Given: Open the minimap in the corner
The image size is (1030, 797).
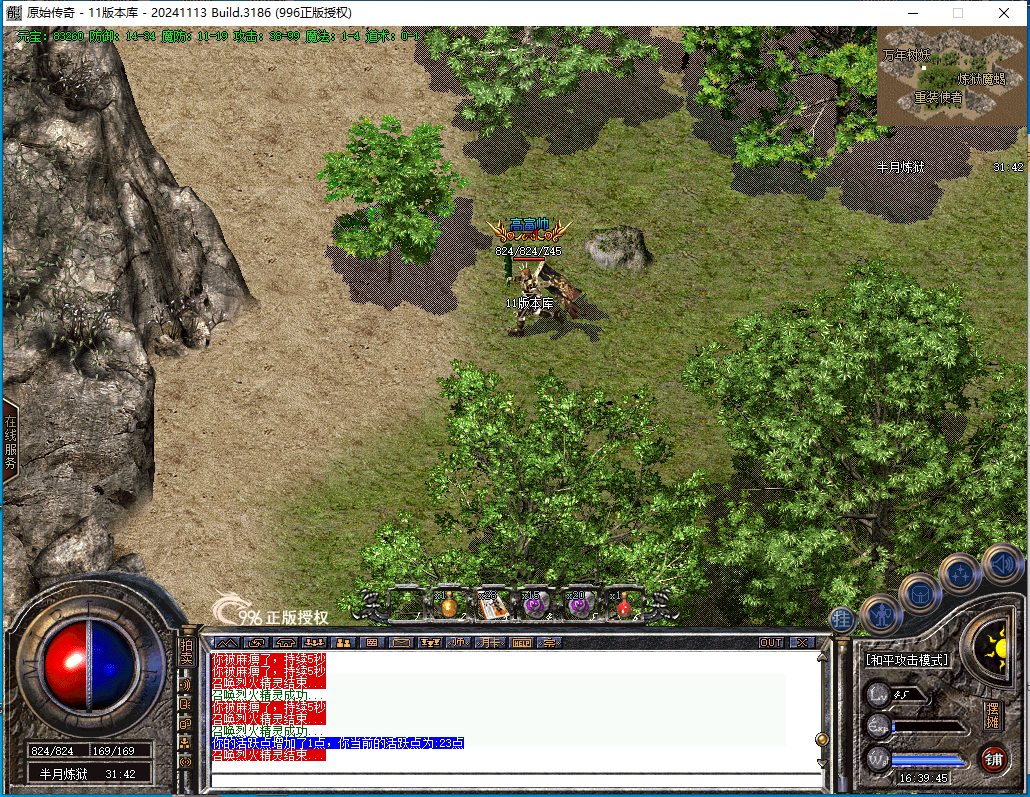Looking at the screenshot, I should point(951,75).
